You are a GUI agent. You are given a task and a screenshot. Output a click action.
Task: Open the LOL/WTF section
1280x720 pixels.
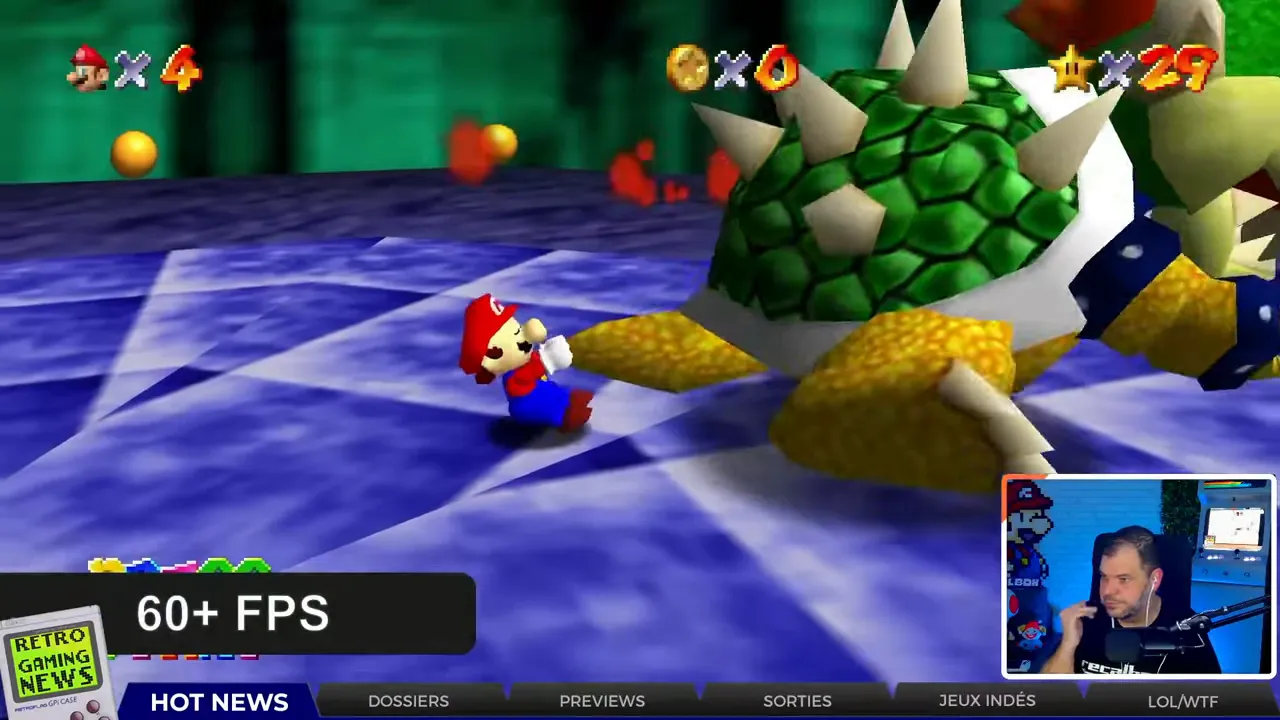pyautogui.click(x=1182, y=701)
